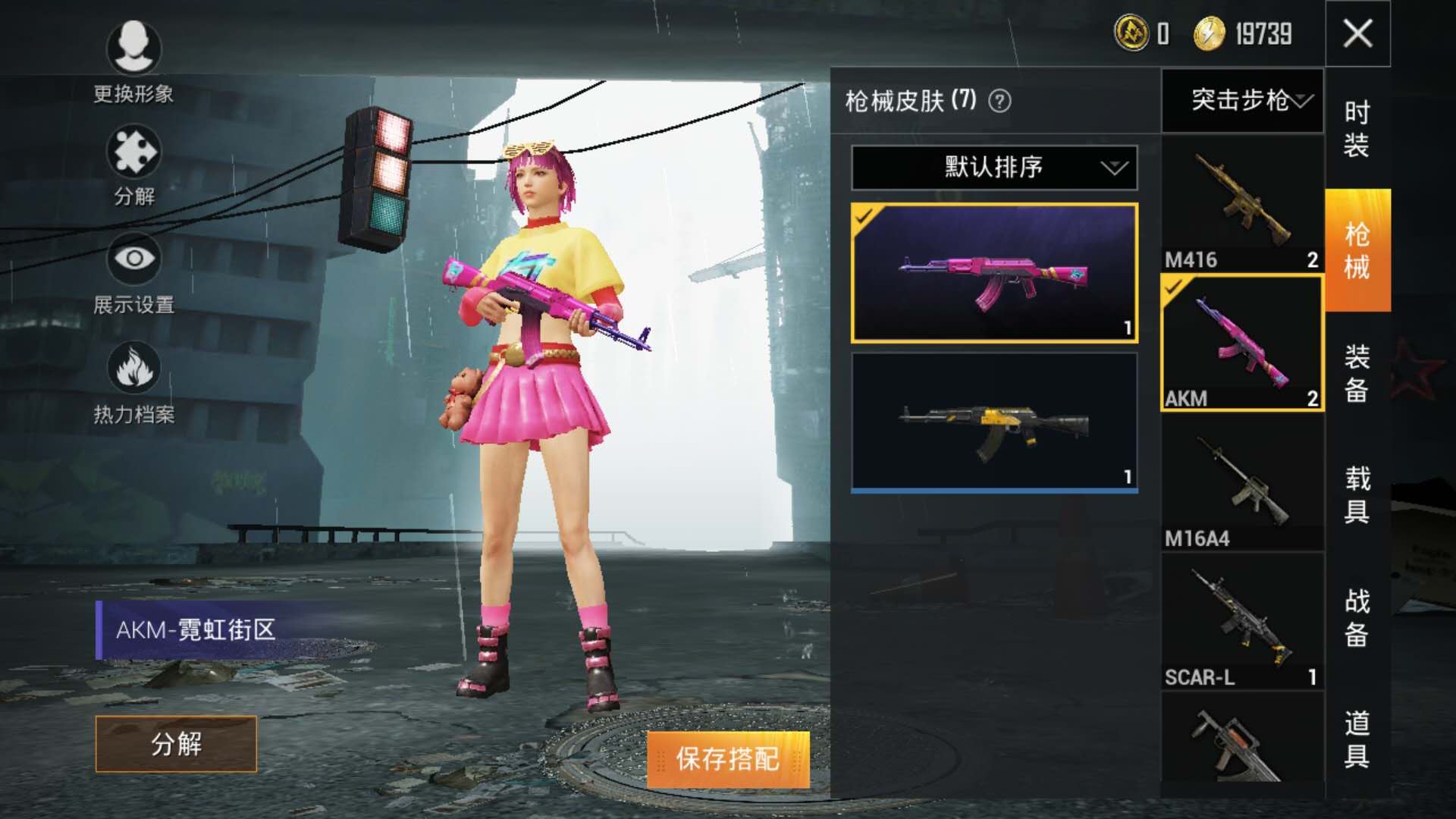Open 更换形象 change appearance

point(133,48)
